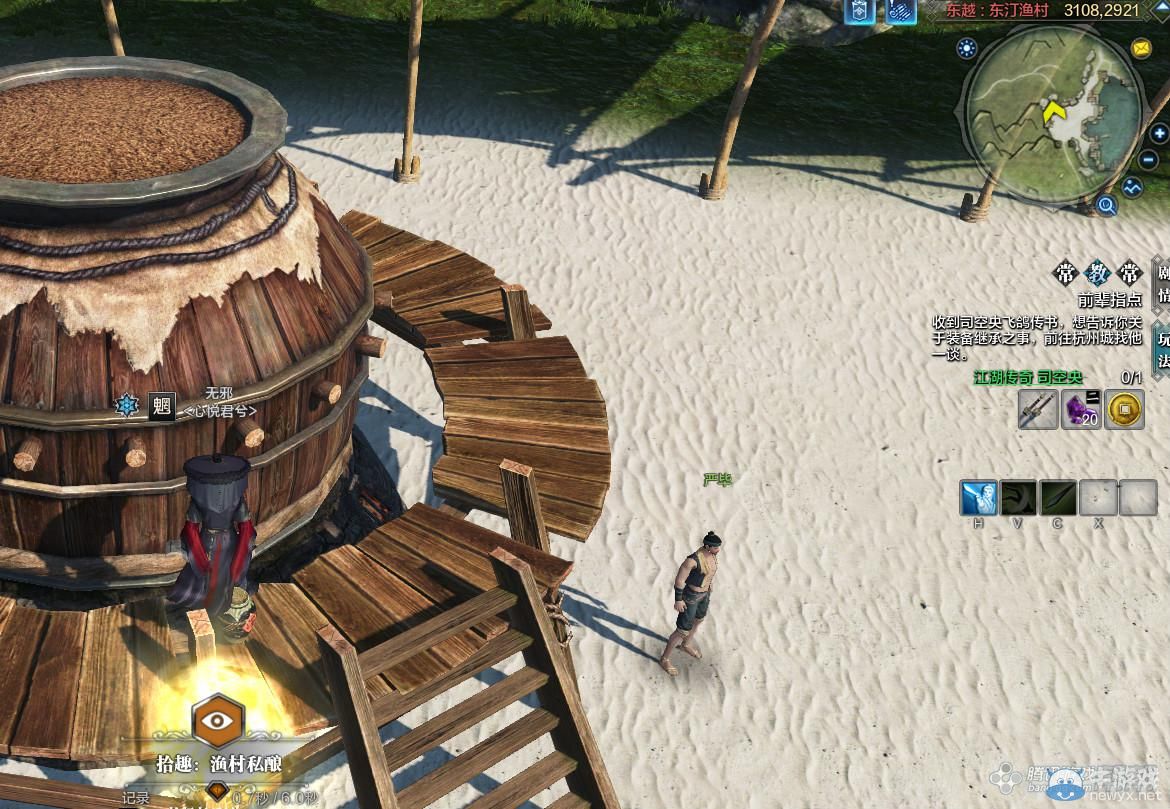Activate the green slash skill labeled C
The image size is (1170, 809).
point(1058,497)
